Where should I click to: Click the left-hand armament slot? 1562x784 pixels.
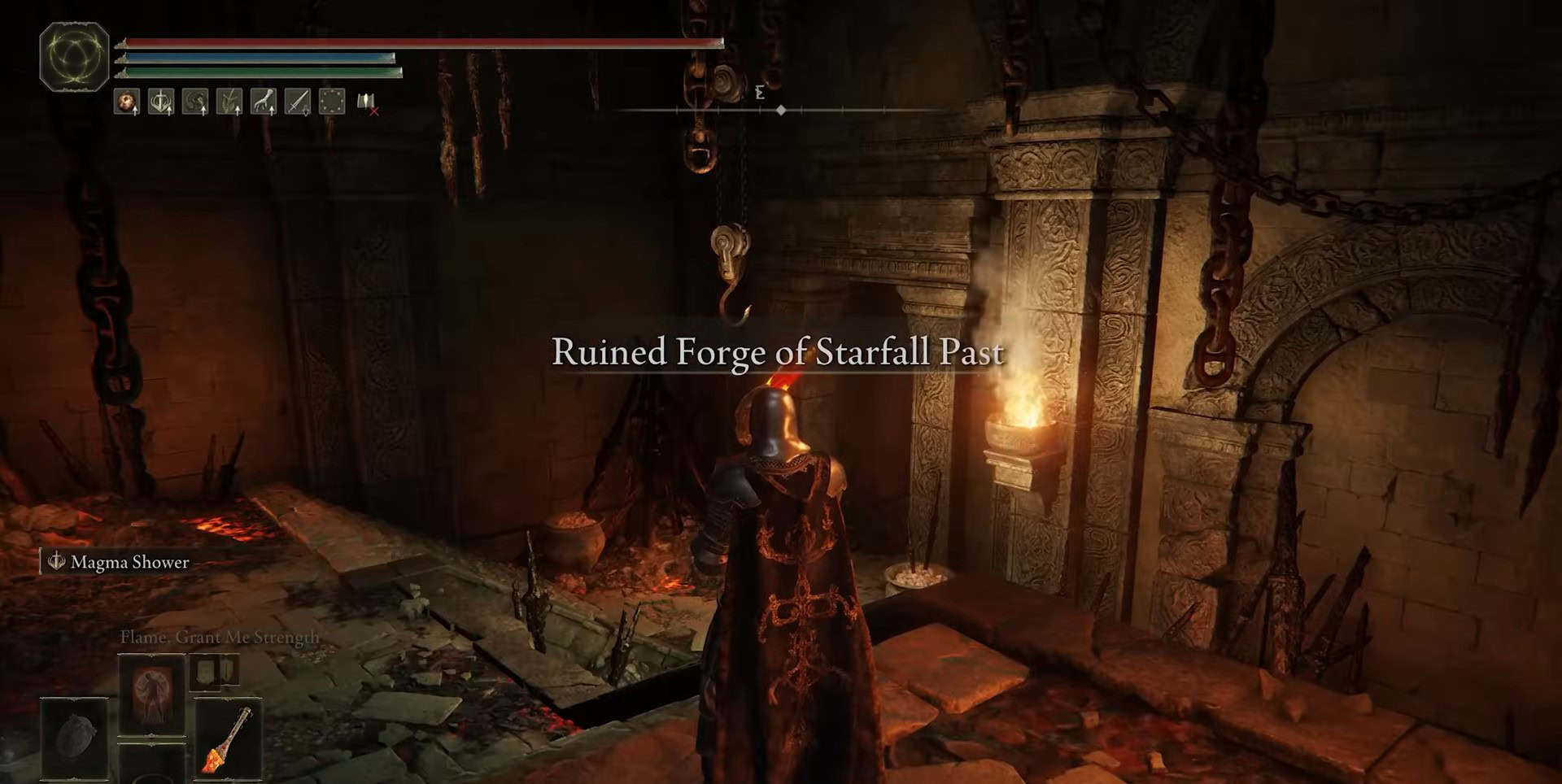[74, 738]
